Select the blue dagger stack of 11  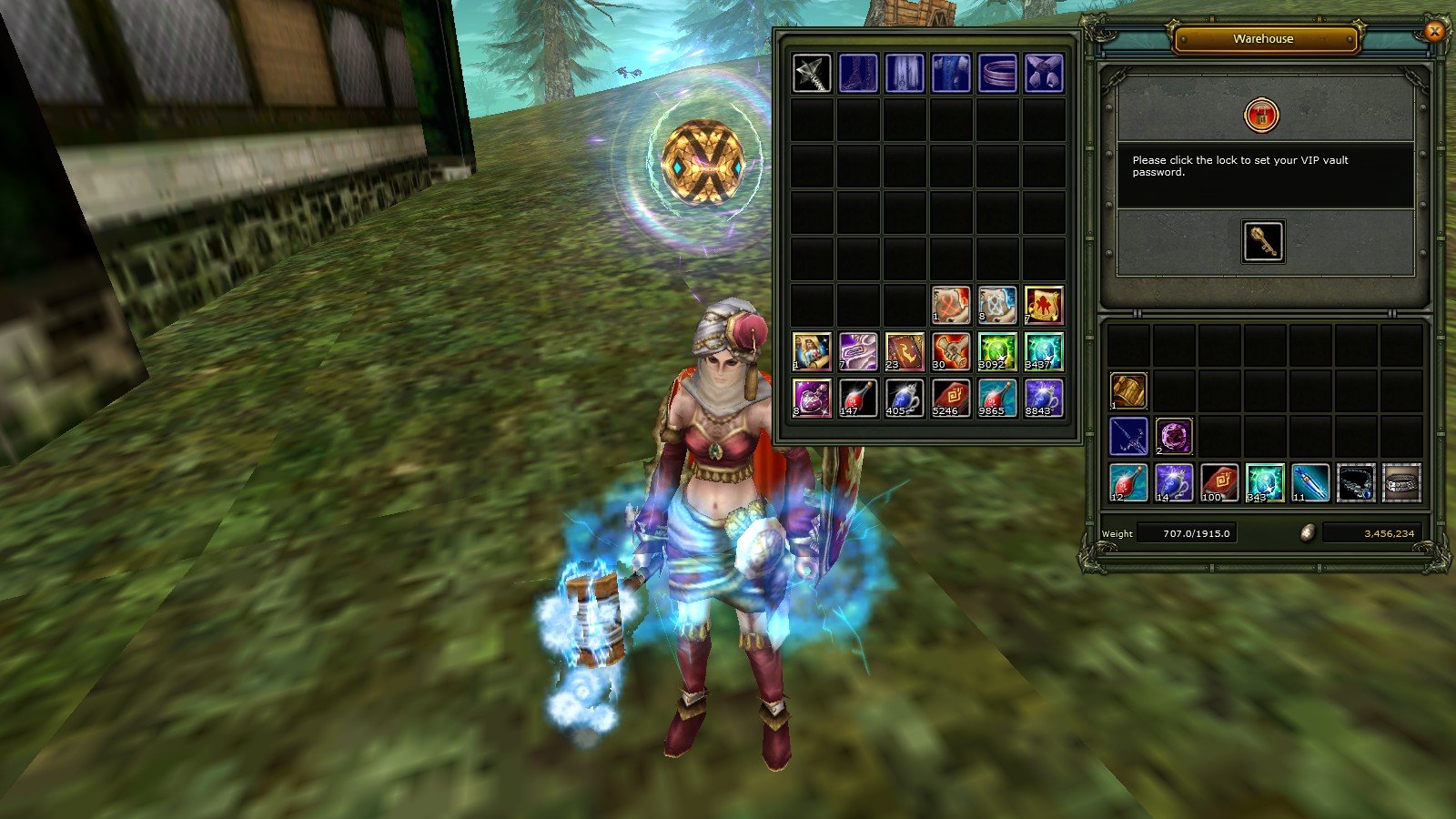(x=1309, y=484)
